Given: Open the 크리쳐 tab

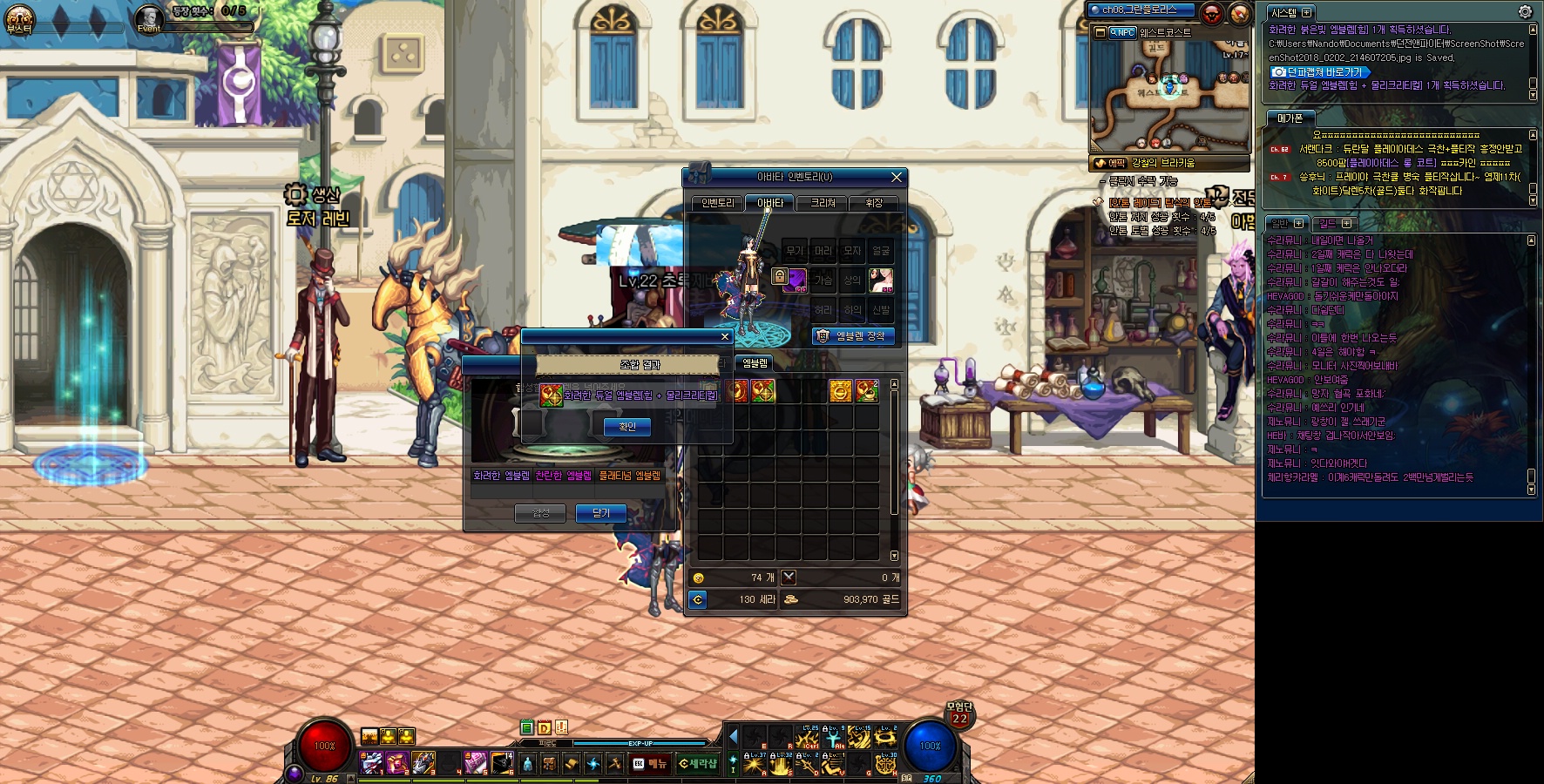Looking at the screenshot, I should coord(823,203).
